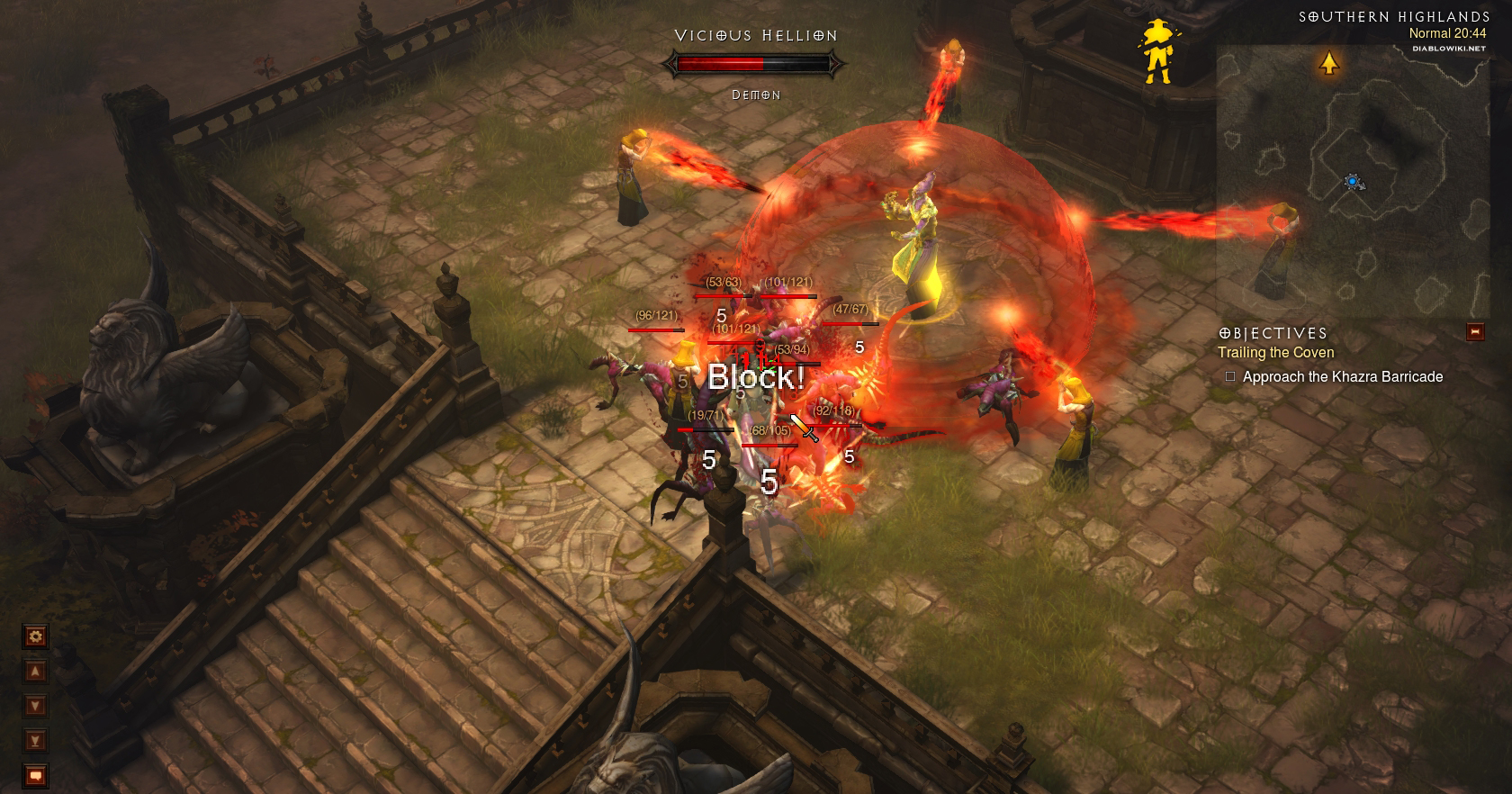Viewport: 1512px width, 794px height.
Task: Click the blue player marker on minimap
Action: pos(1353,183)
